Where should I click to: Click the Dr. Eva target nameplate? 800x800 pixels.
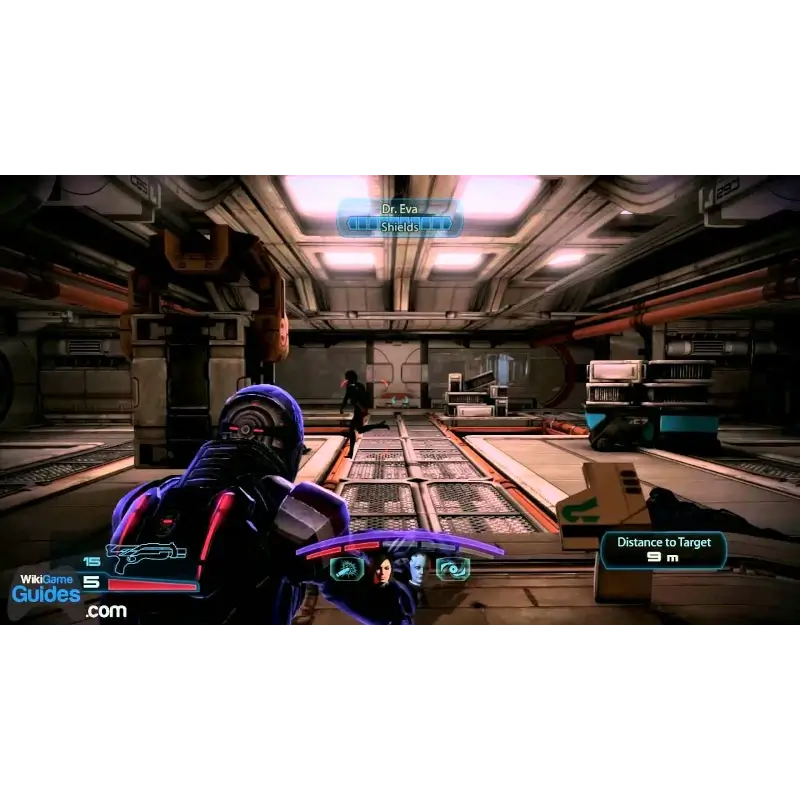tap(399, 218)
